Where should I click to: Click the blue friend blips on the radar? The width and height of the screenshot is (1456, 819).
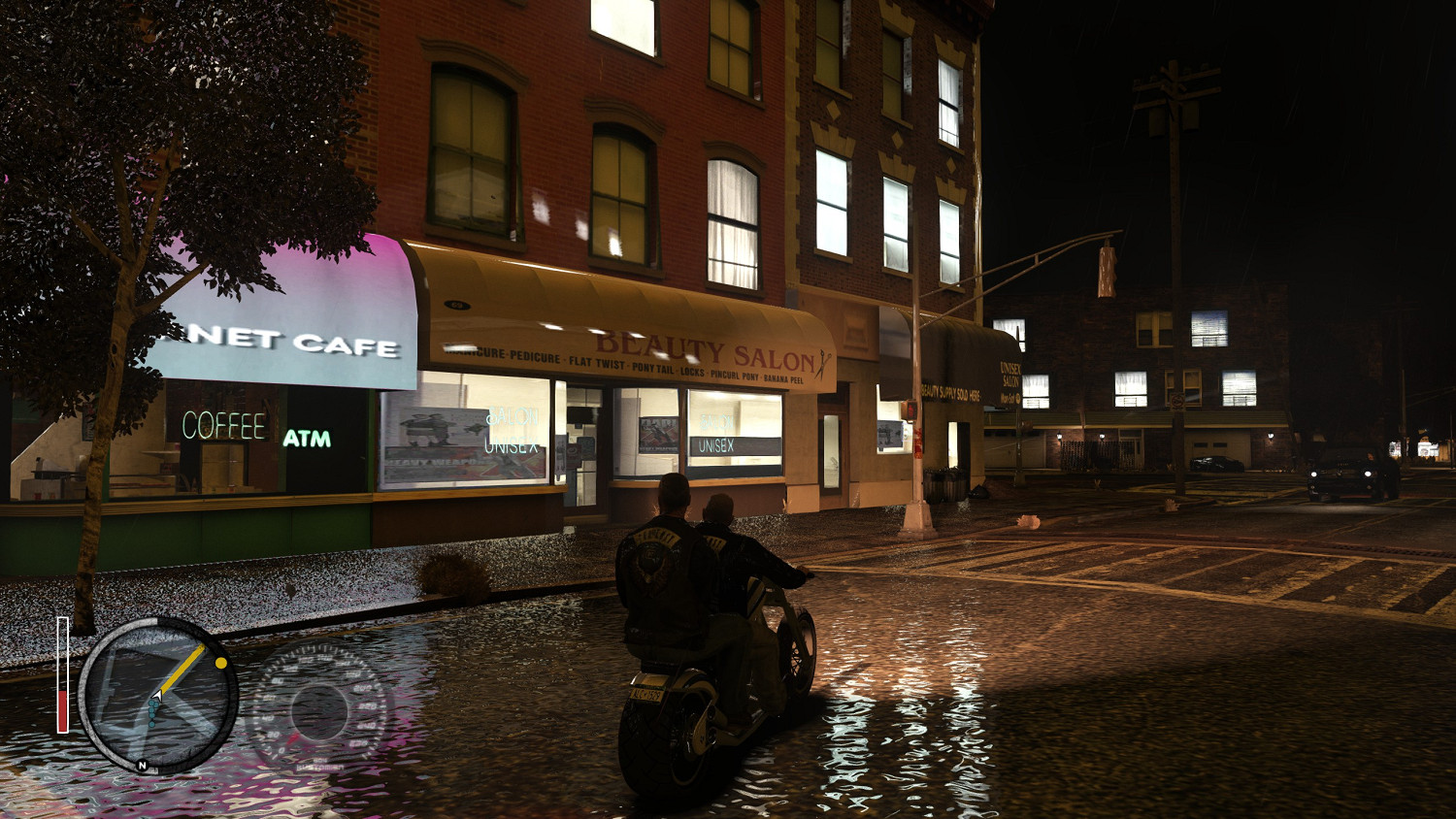coord(151,712)
